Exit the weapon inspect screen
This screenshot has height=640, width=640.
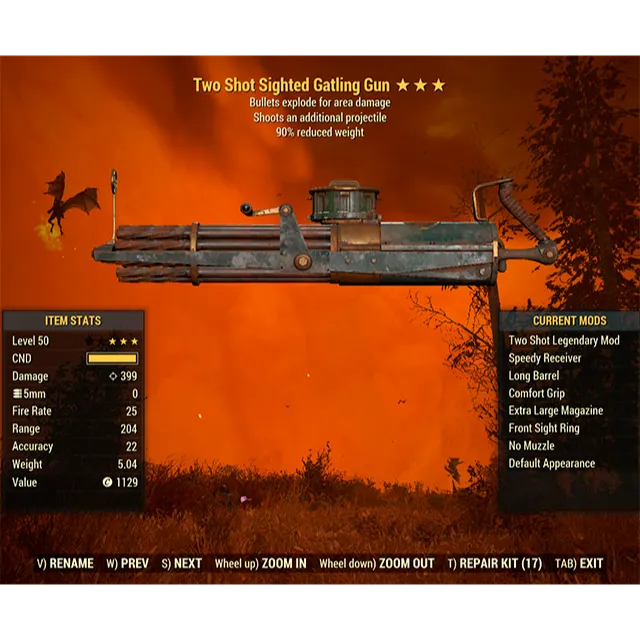[578, 563]
